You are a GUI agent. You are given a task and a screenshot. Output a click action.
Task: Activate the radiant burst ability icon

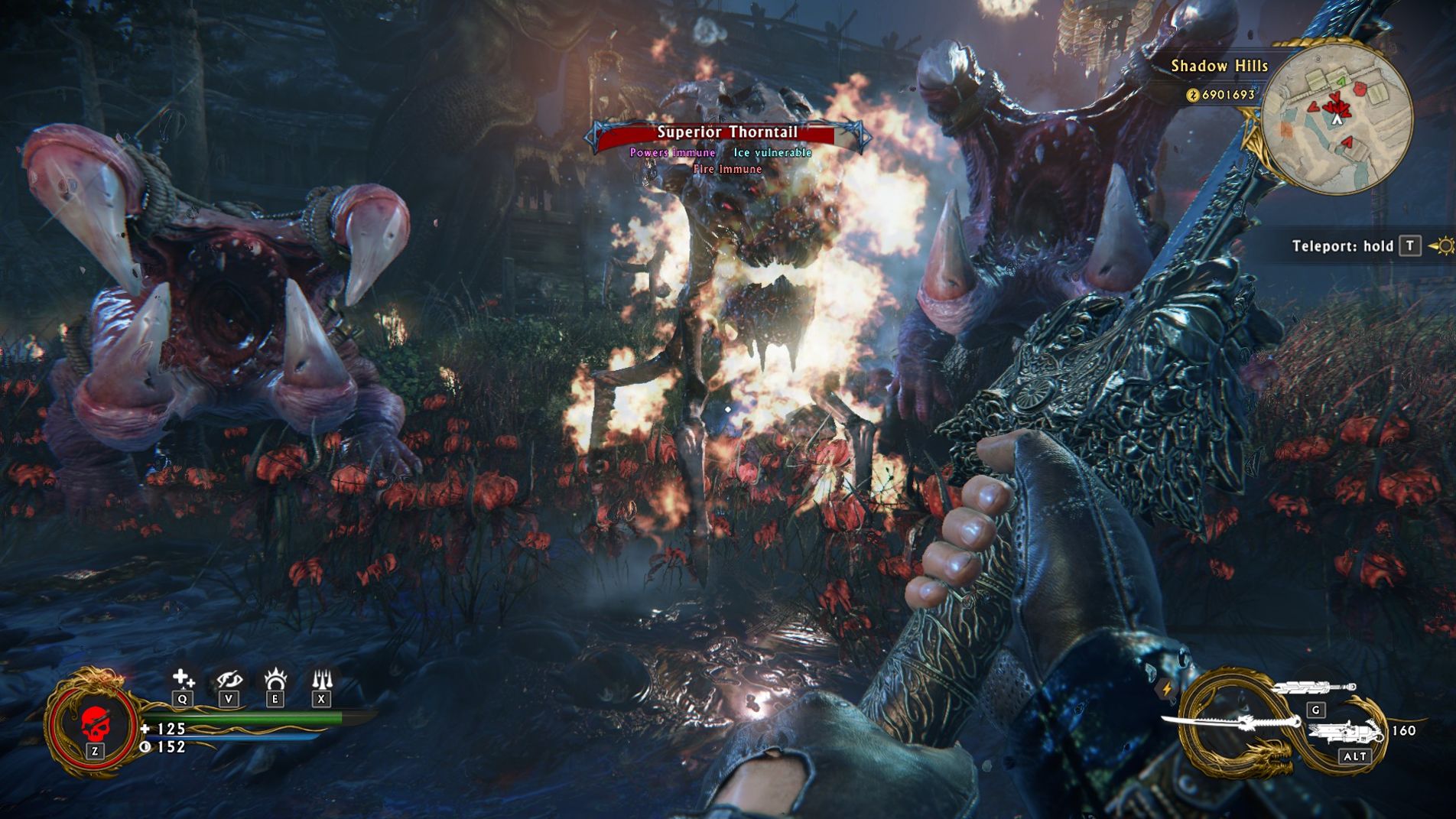(x=275, y=678)
